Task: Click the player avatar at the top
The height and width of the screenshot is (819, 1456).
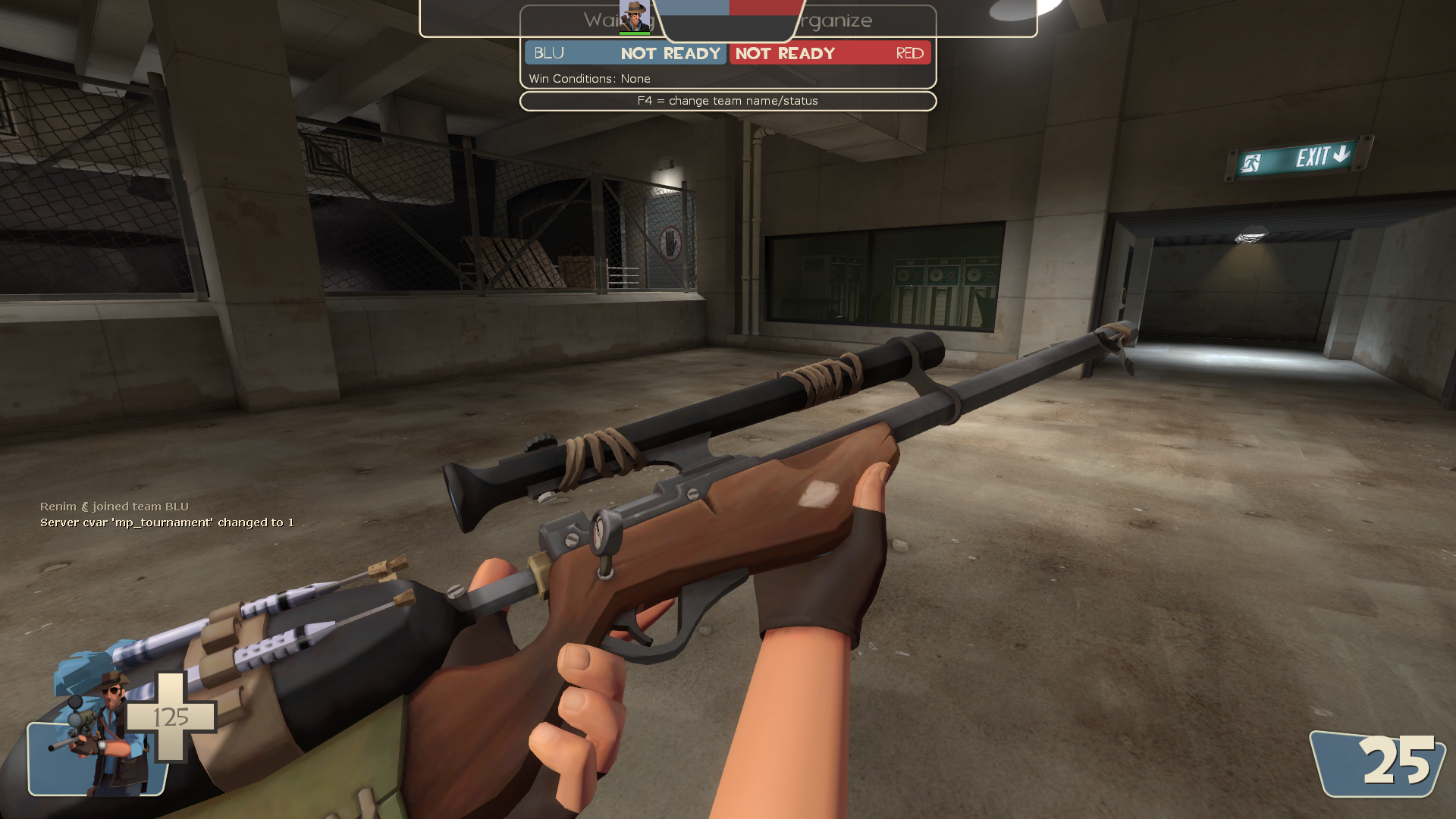Action: (635, 17)
